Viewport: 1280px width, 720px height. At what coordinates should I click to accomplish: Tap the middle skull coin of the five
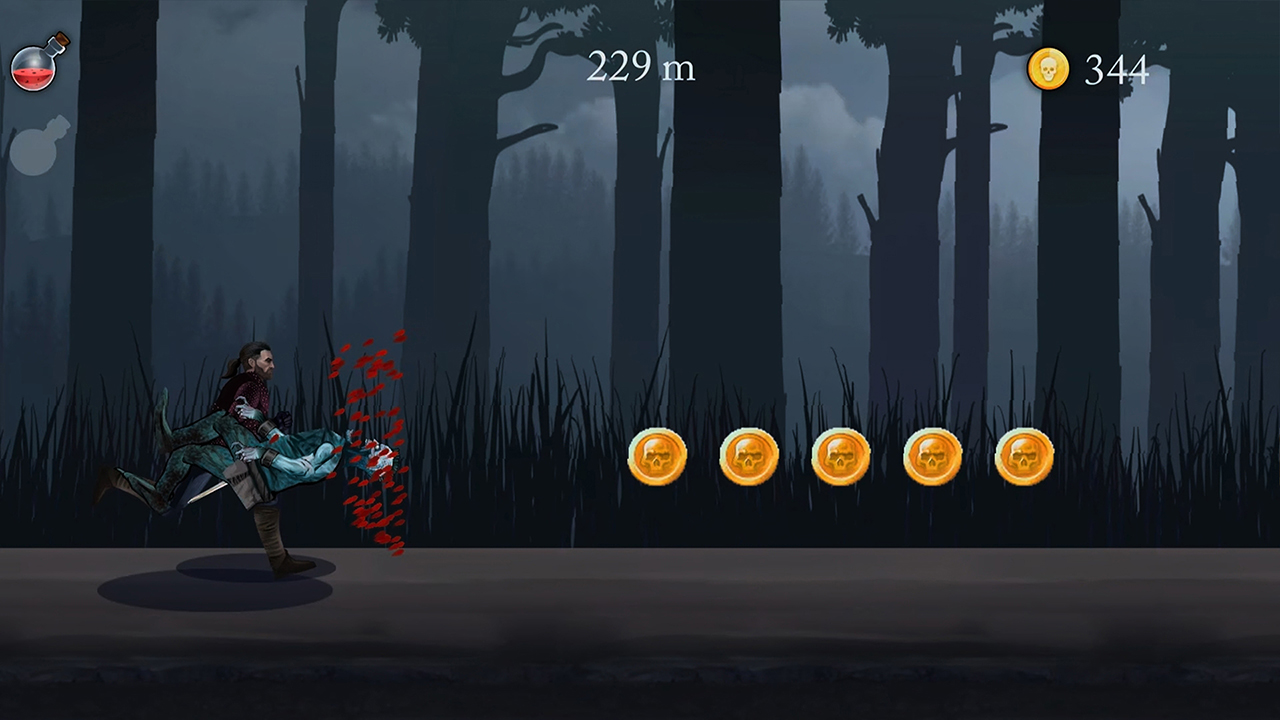pos(840,456)
